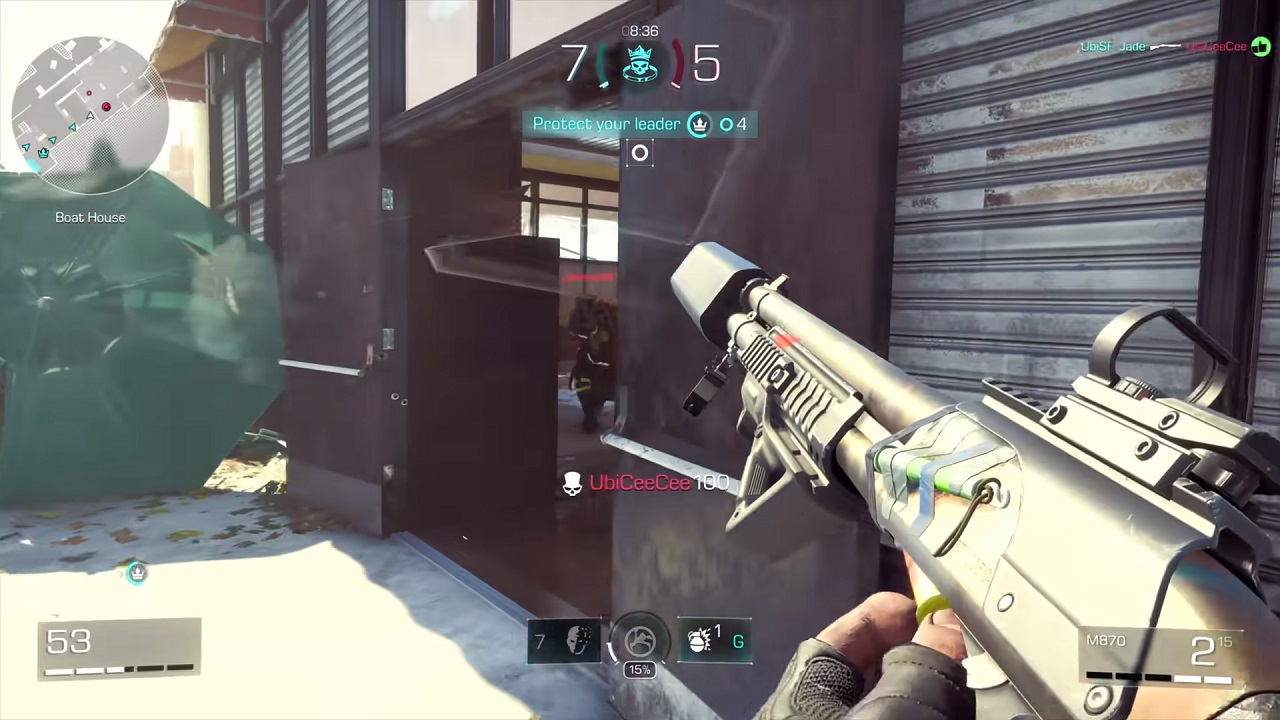1280x720 pixels.
Task: Select the grenade equipment slot
Action: pyautogui.click(x=714, y=642)
